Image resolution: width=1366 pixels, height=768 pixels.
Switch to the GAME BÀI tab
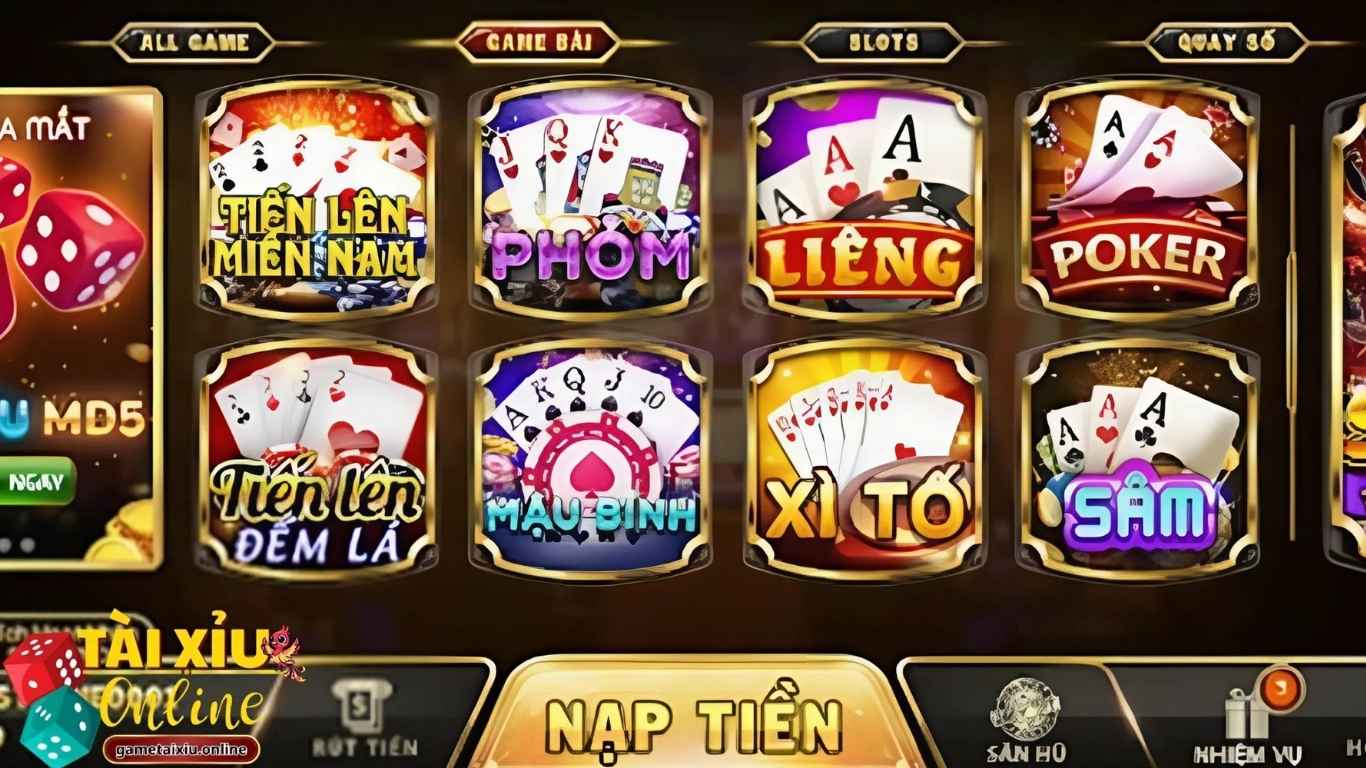(538, 40)
